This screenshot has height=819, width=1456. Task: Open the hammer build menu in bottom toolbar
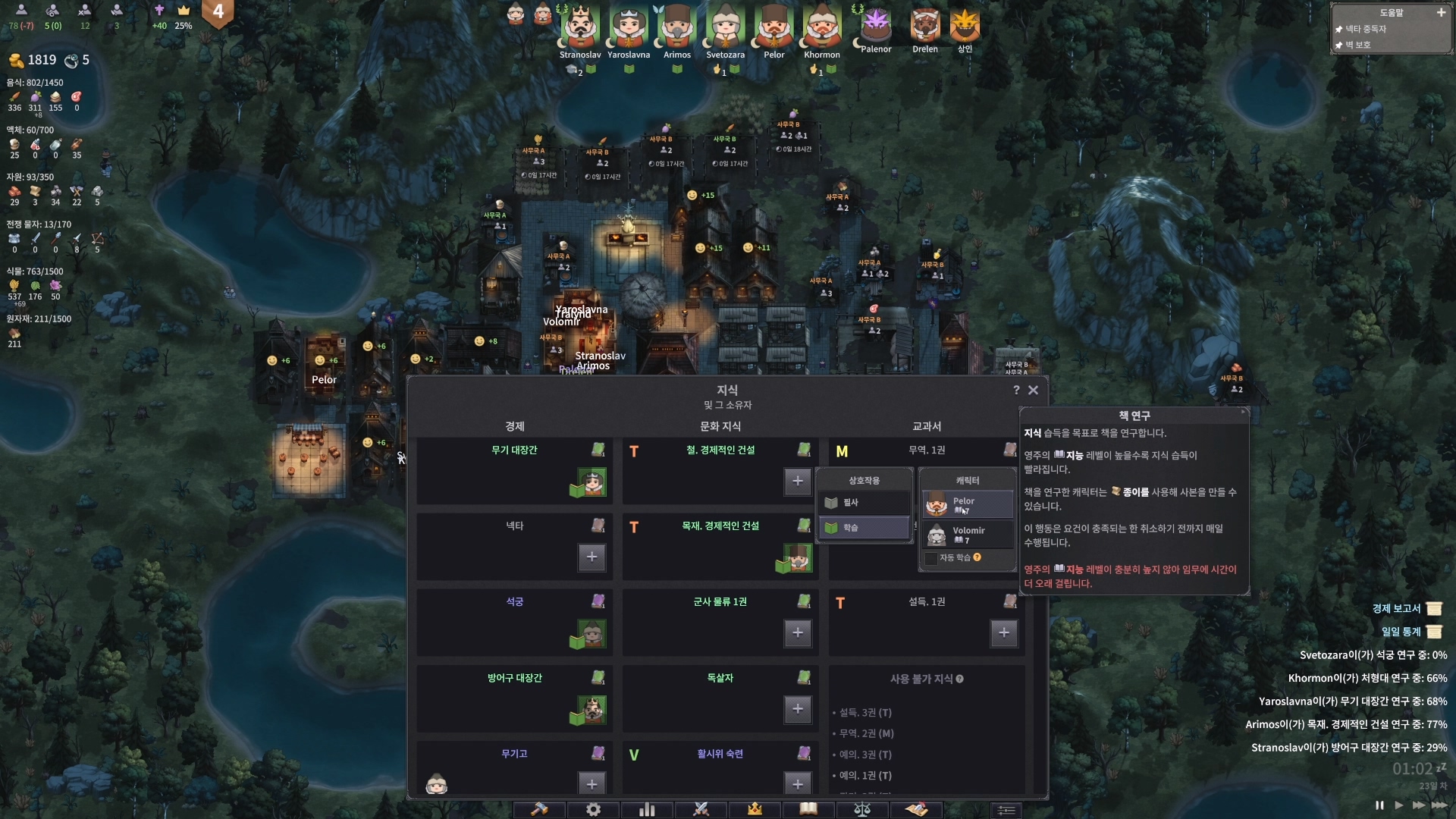coord(539,809)
